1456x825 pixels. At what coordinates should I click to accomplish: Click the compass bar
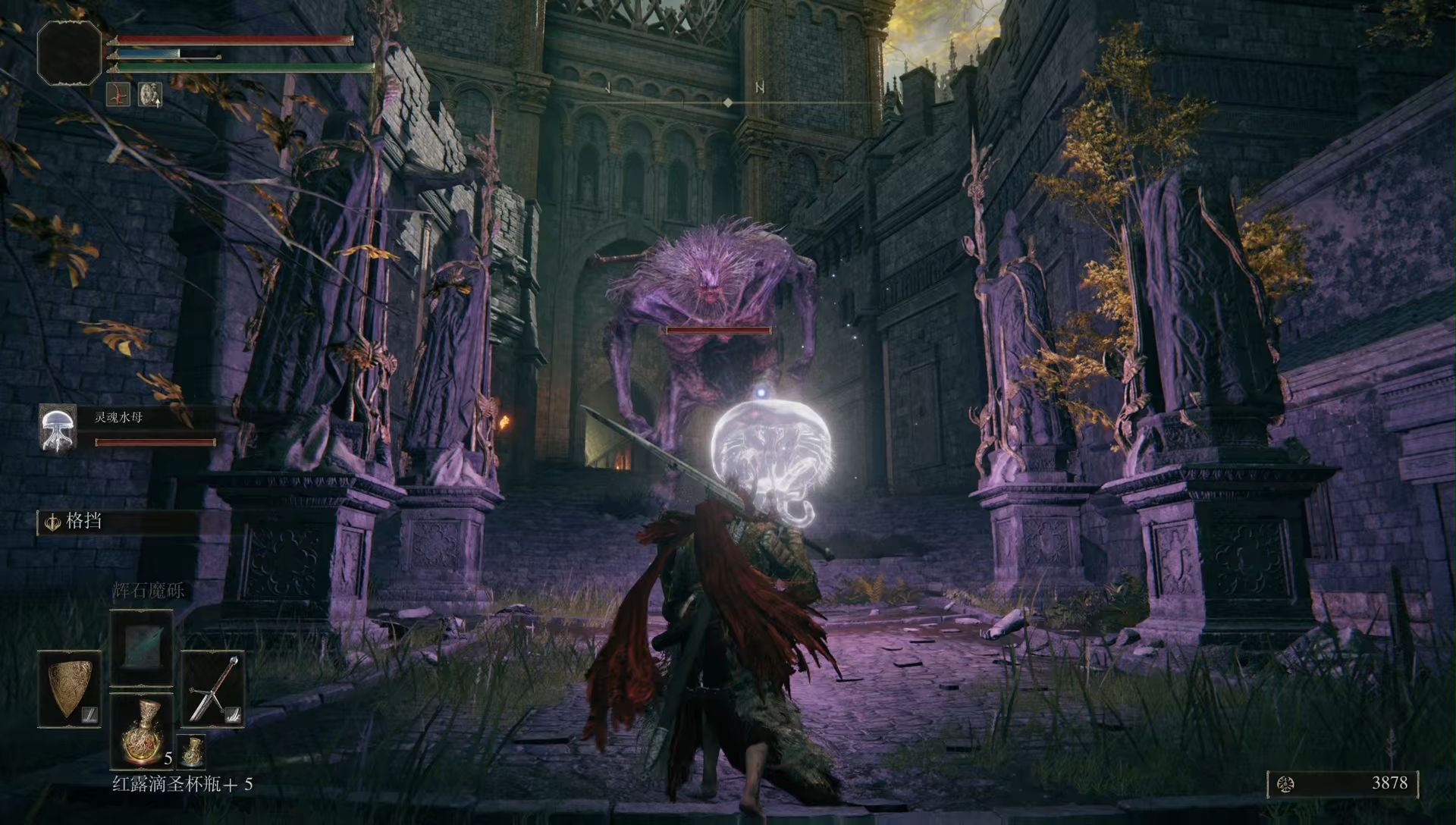click(x=728, y=102)
